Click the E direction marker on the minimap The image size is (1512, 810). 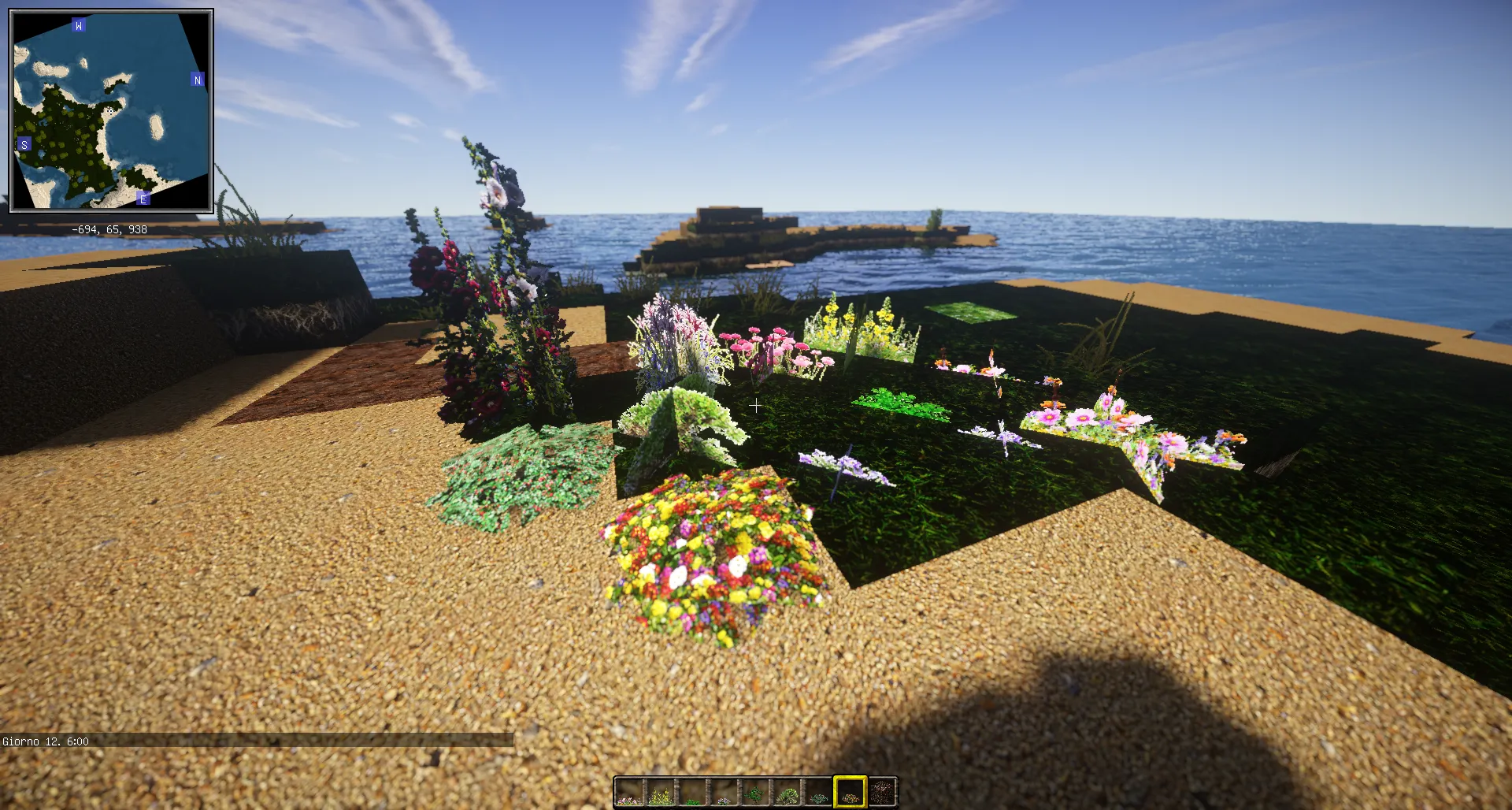(x=143, y=198)
